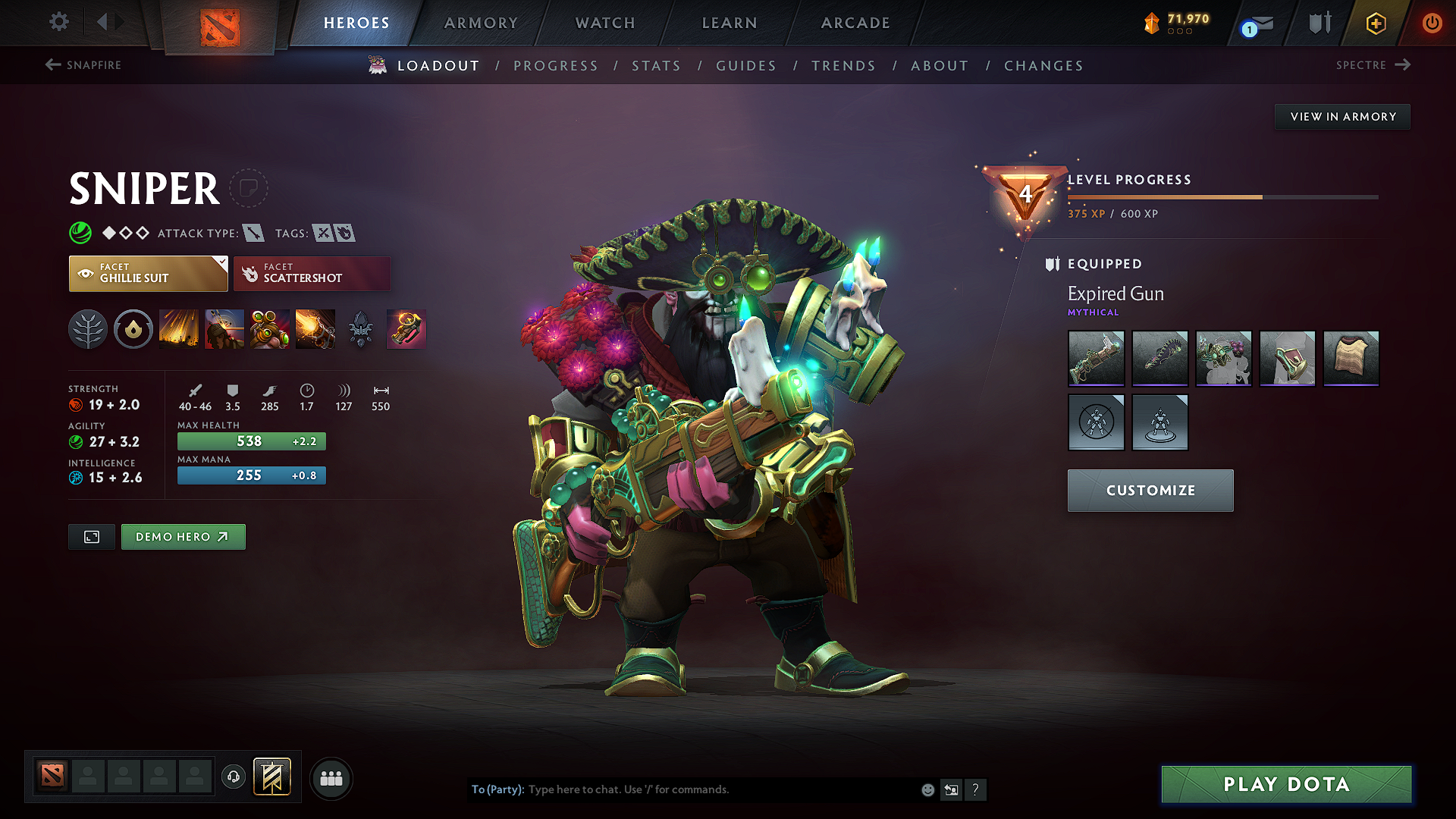The height and width of the screenshot is (819, 1456).
Task: Open the Dota Plus hexagon icon
Action: (x=1375, y=23)
